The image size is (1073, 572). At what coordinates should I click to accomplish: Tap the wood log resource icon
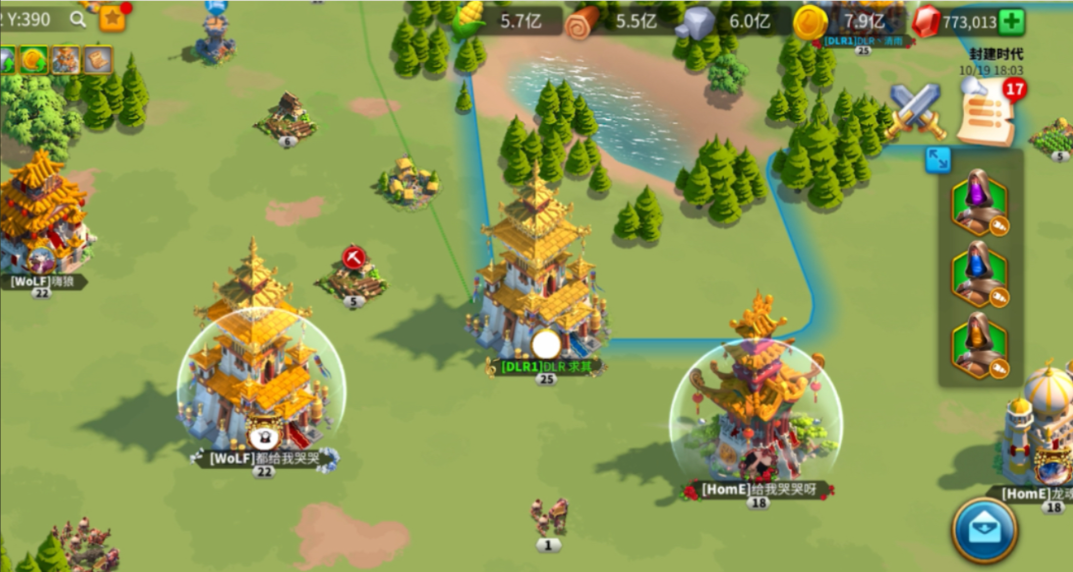[583, 21]
